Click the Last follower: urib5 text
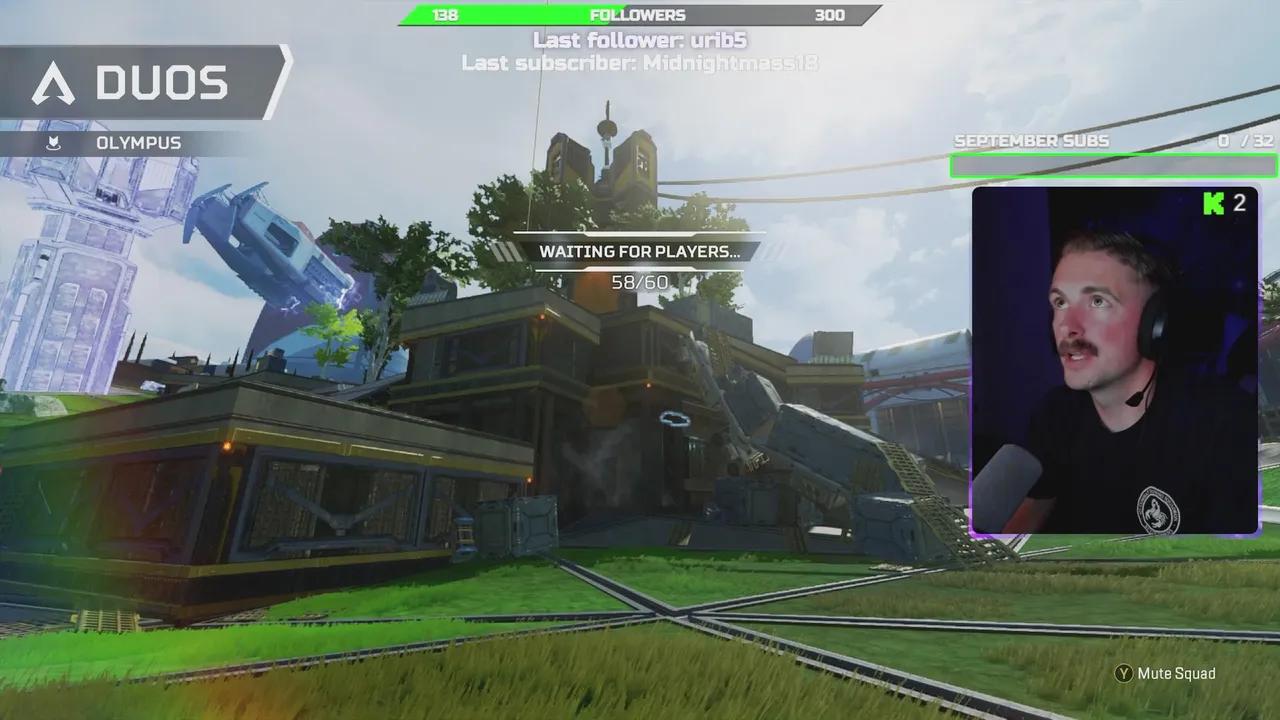This screenshot has height=720, width=1280. coord(640,41)
